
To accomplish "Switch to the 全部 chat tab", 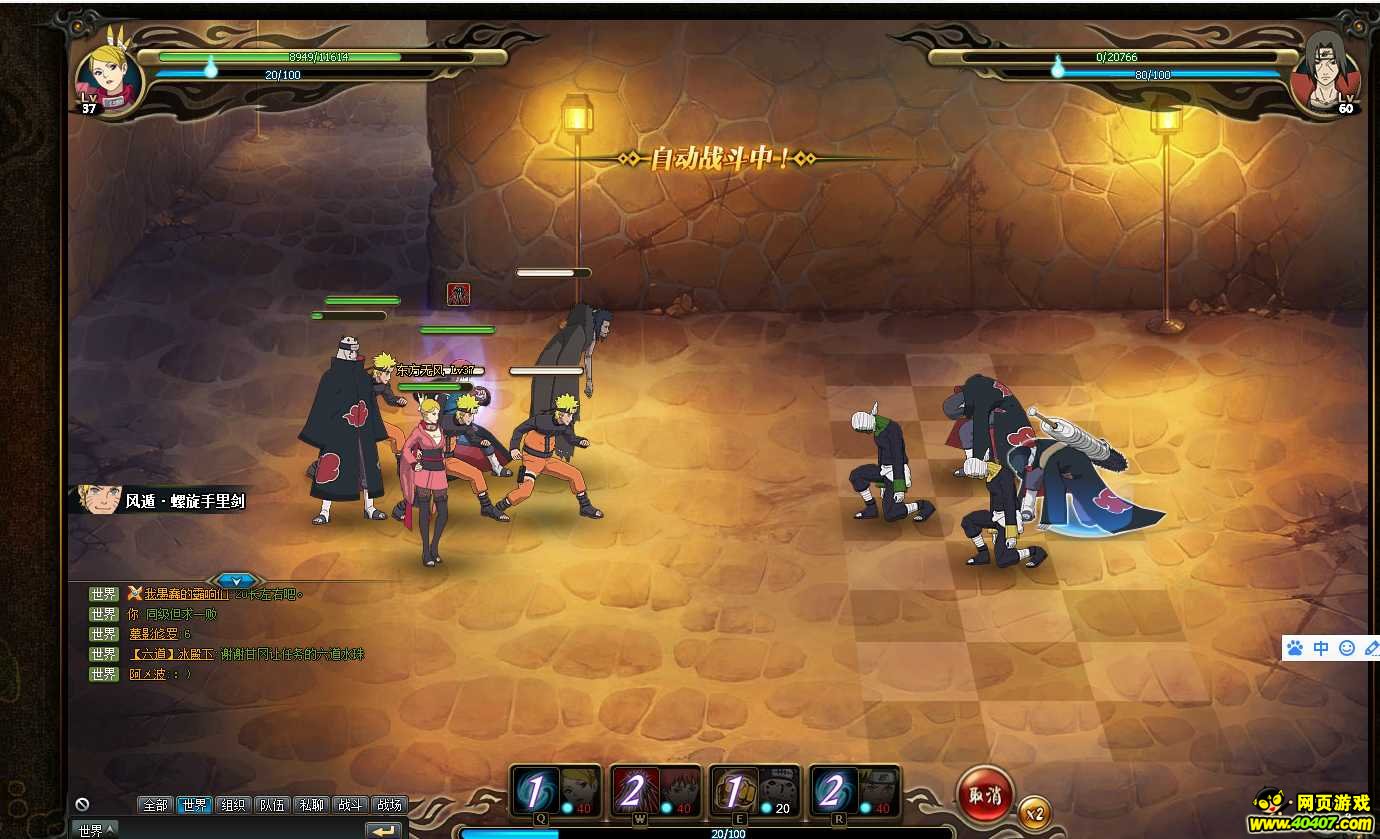I will [x=155, y=805].
